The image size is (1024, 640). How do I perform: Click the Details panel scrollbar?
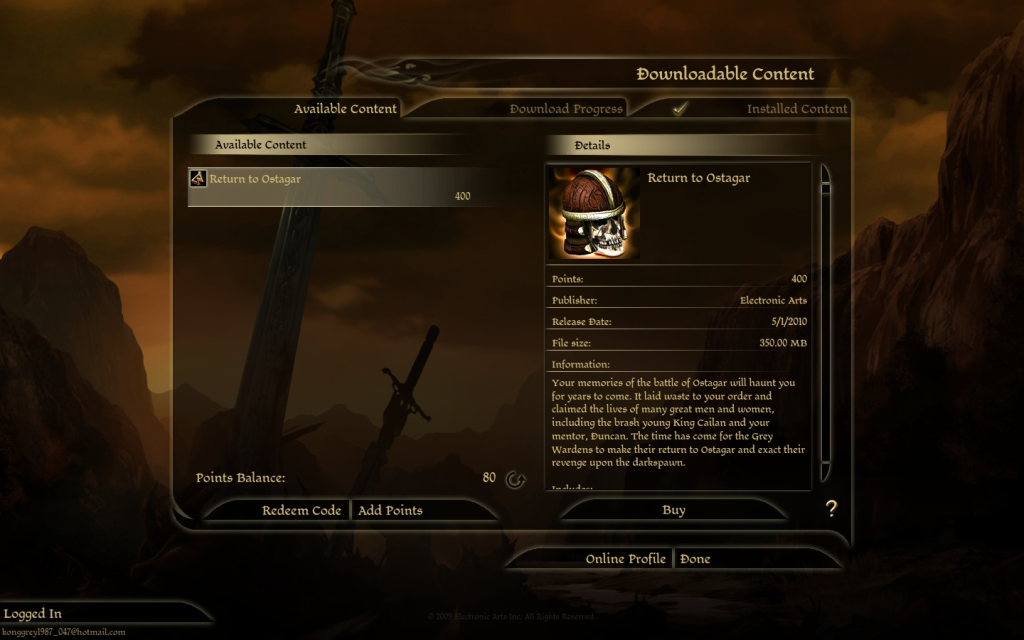coord(826,320)
